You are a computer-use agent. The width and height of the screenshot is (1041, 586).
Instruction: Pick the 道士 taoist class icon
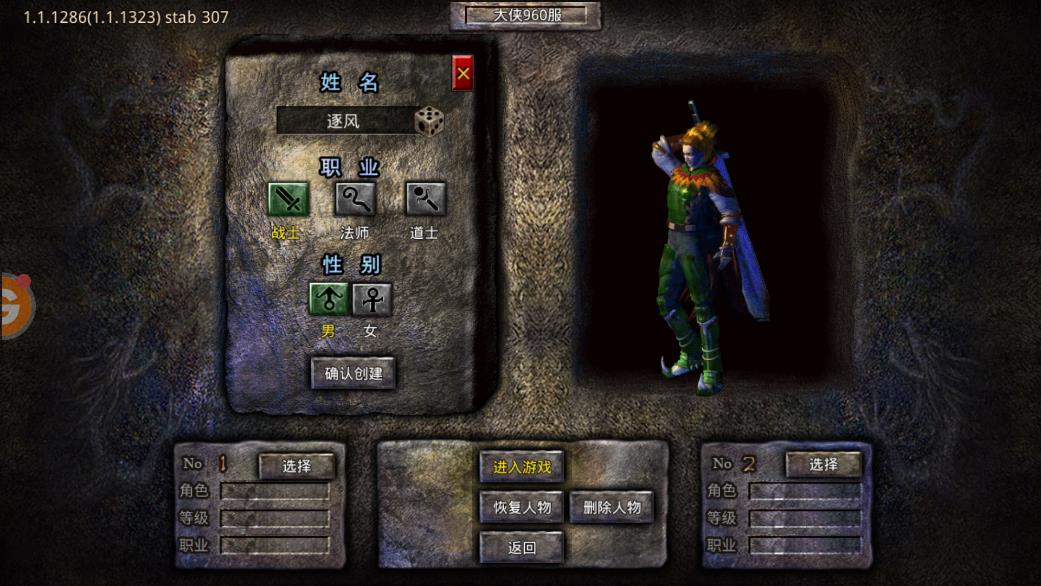tap(425, 199)
